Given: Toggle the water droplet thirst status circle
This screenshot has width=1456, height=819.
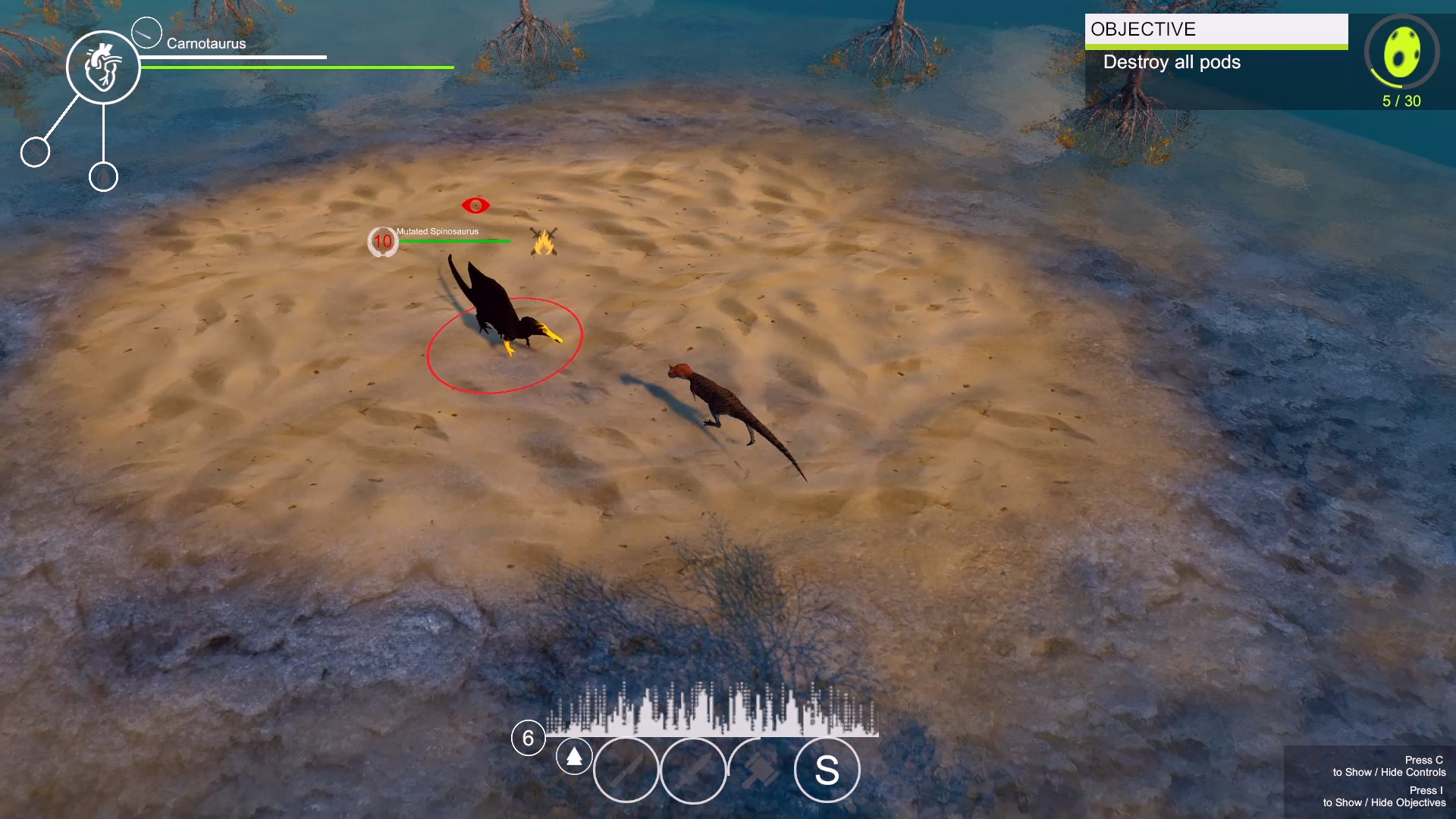Looking at the screenshot, I should tap(103, 177).
